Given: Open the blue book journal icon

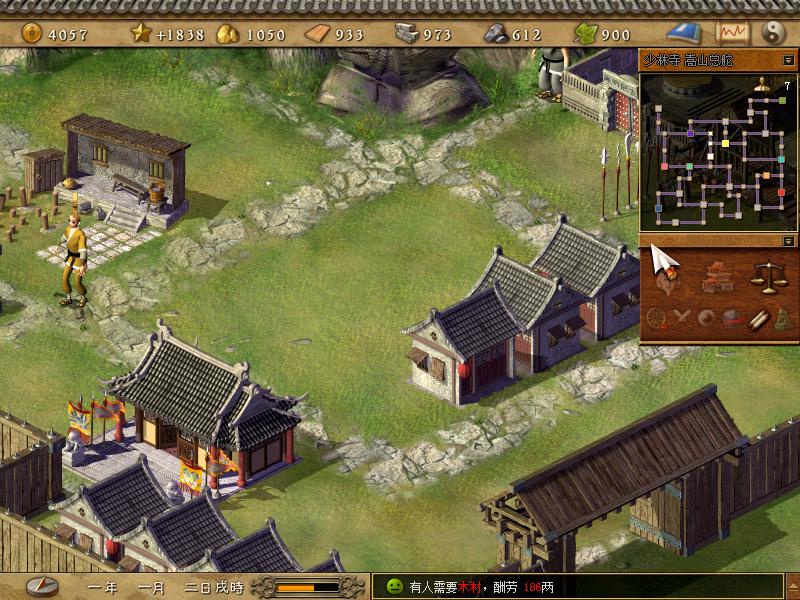Looking at the screenshot, I should 688,33.
